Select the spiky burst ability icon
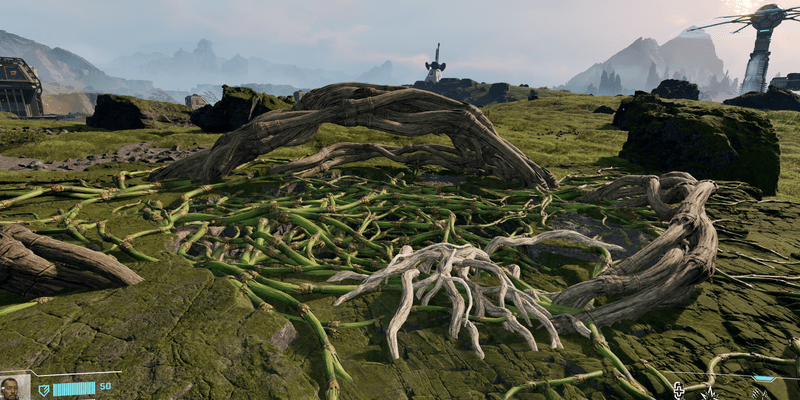800x400 pixels. (x=710, y=394)
